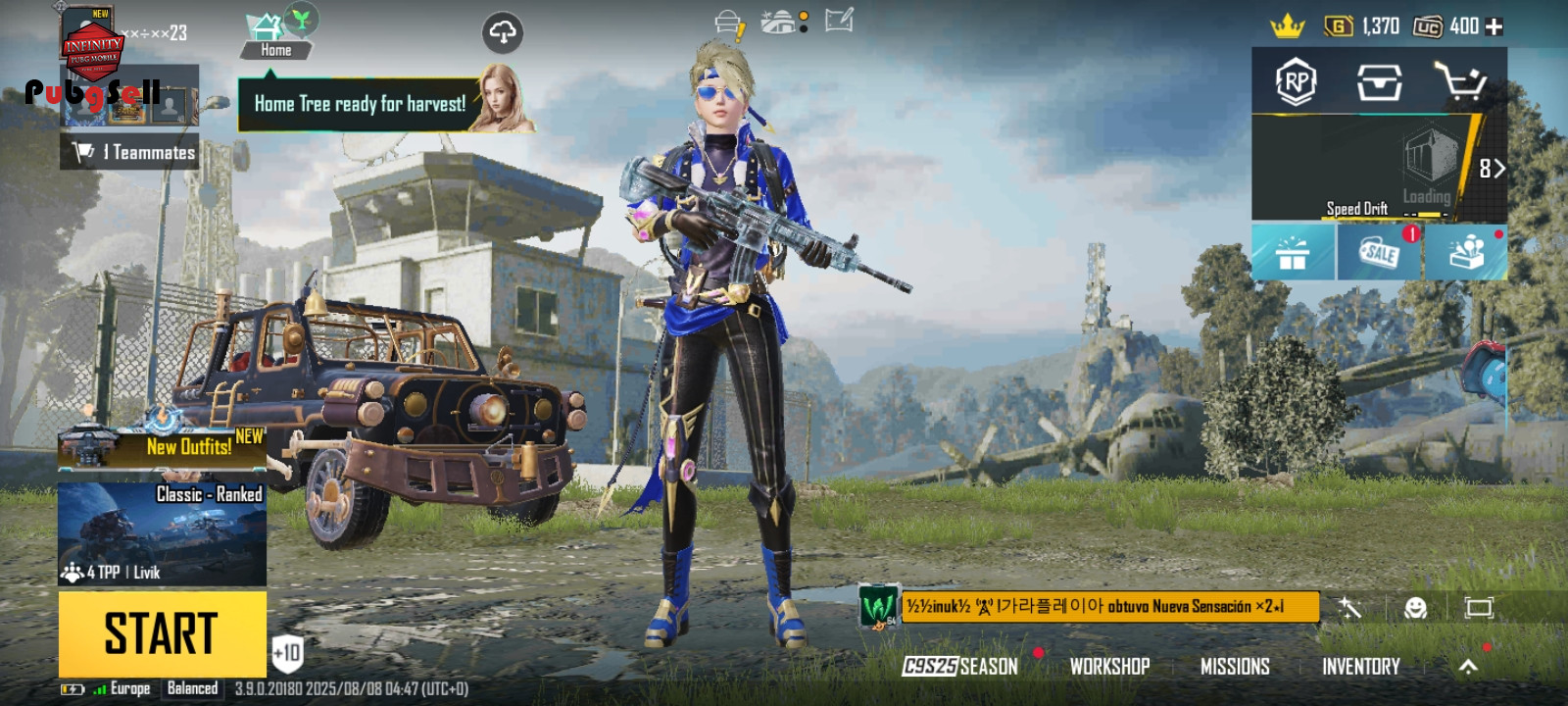Viewport: 1568px width, 706px height.
Task: Open the Balanced graphics setting
Action: 192,688
